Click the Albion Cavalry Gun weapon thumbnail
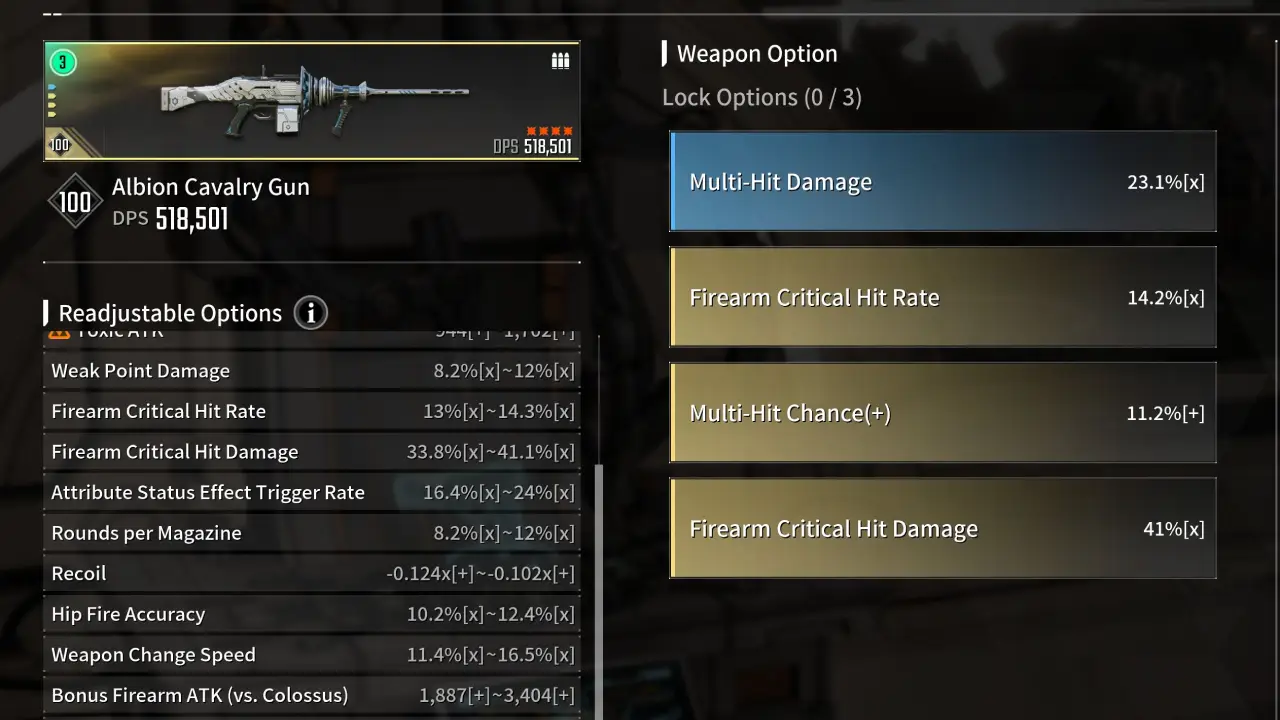The height and width of the screenshot is (720, 1280). tap(311, 100)
